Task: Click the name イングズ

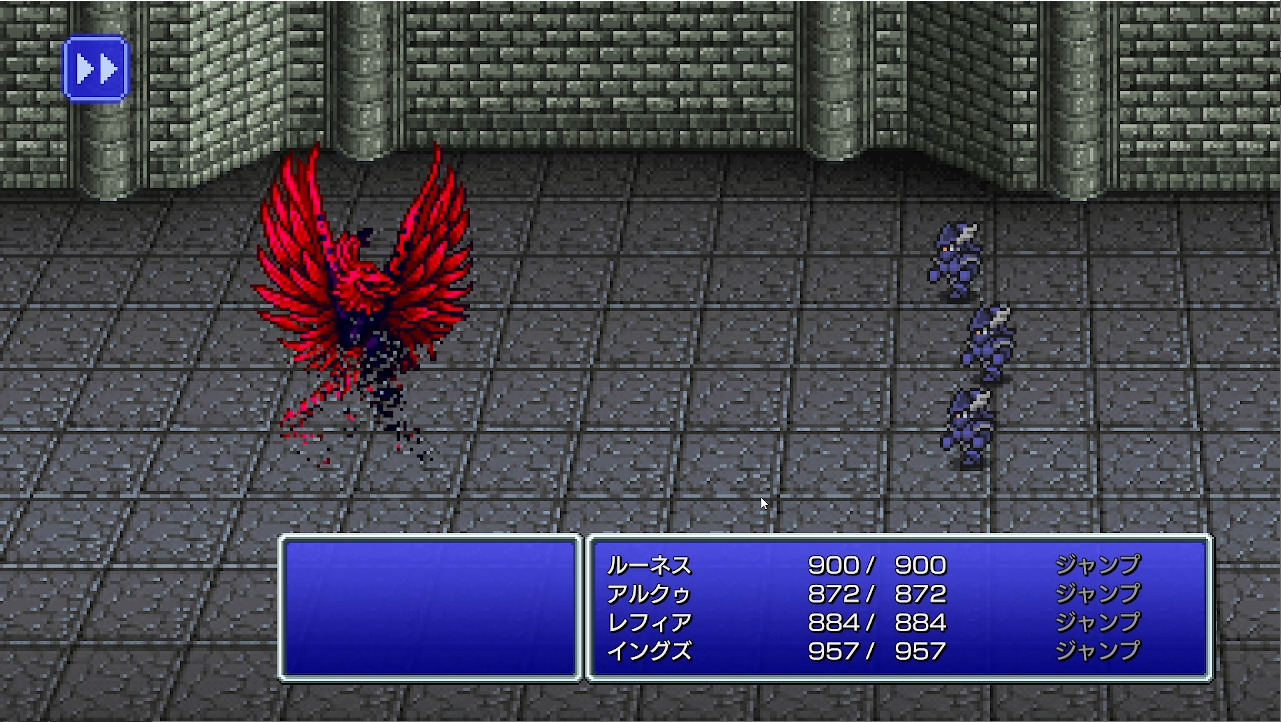Action: coord(650,648)
